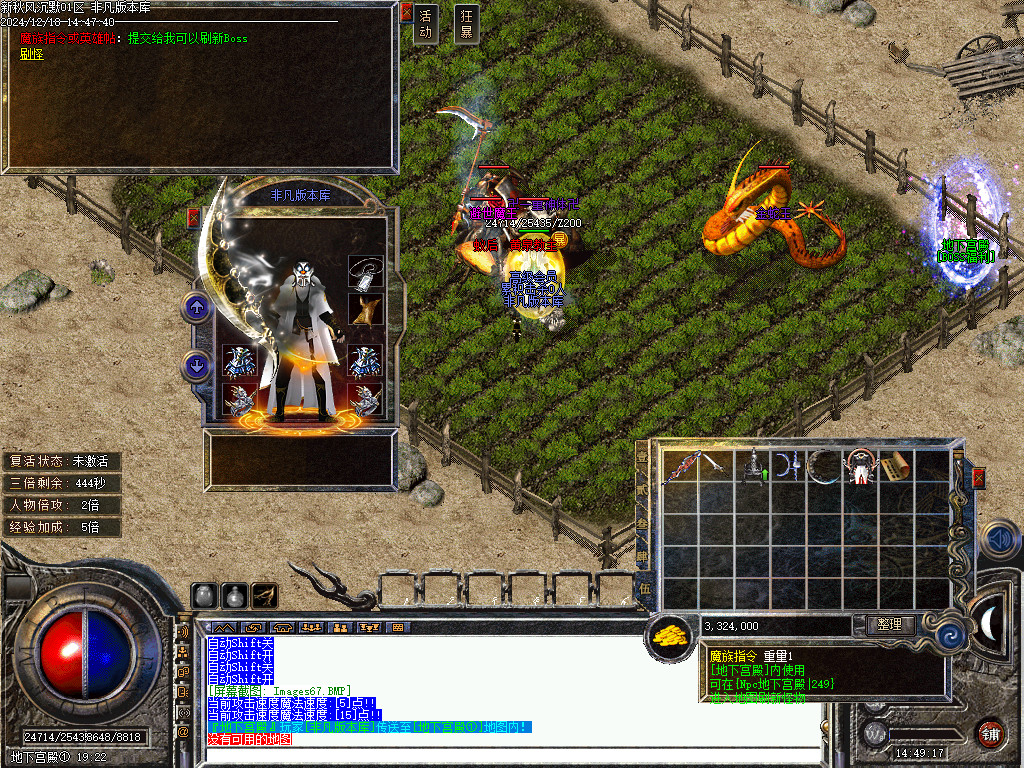This screenshot has height=768, width=1024.
Task: Close the top-left message panel
Action: [x=406, y=12]
